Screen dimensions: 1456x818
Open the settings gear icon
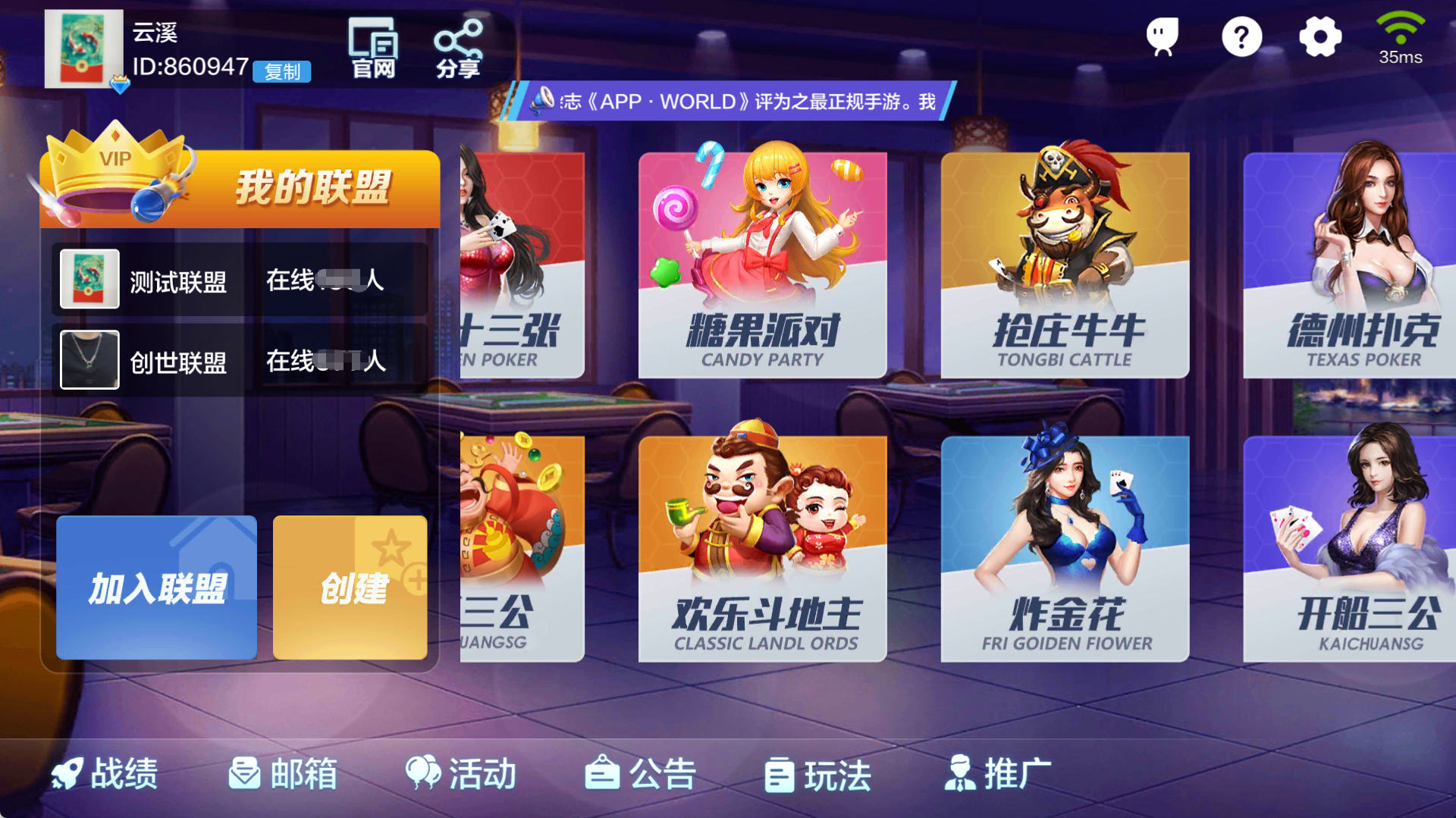coord(1319,36)
